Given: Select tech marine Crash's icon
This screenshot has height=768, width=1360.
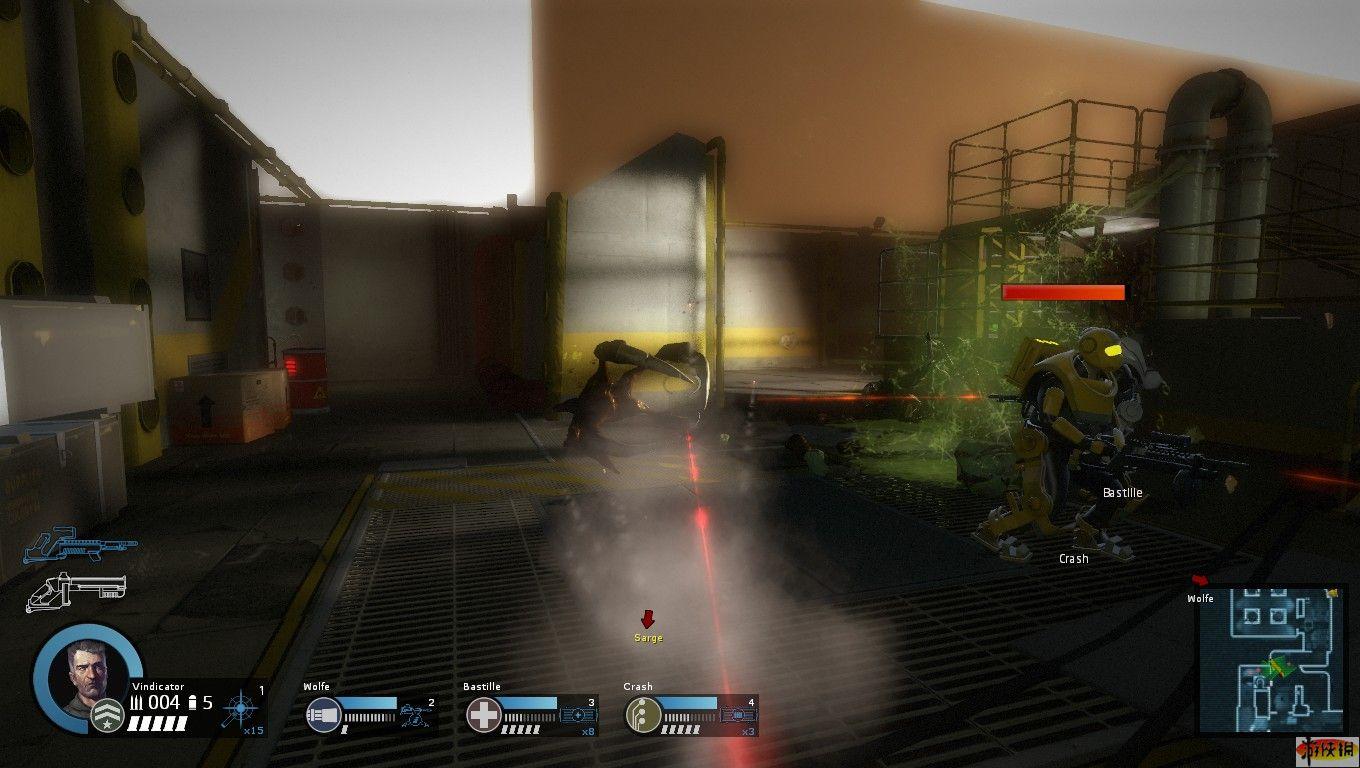Looking at the screenshot, I should click(x=643, y=716).
